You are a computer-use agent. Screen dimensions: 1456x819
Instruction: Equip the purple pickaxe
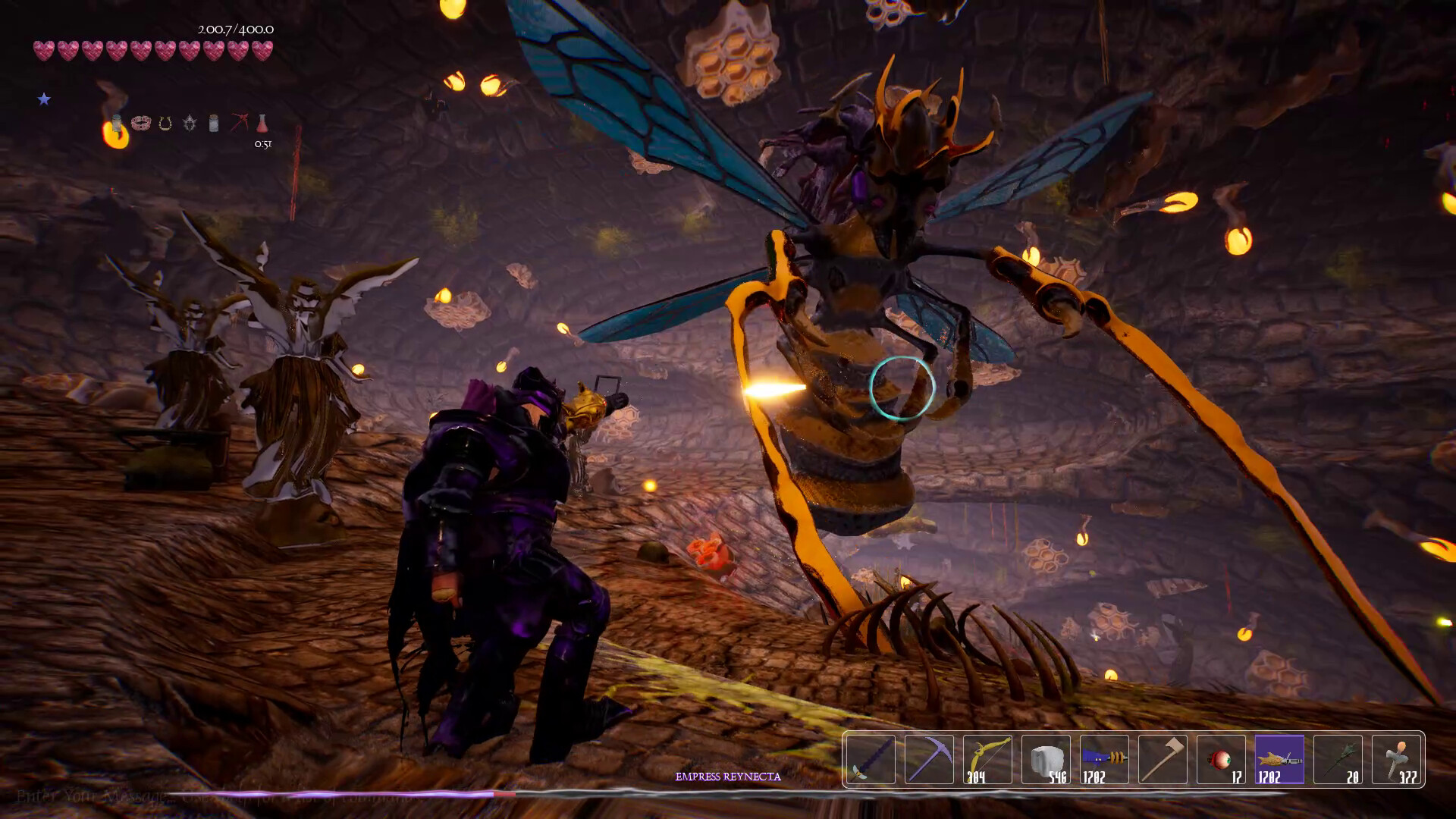(x=929, y=759)
